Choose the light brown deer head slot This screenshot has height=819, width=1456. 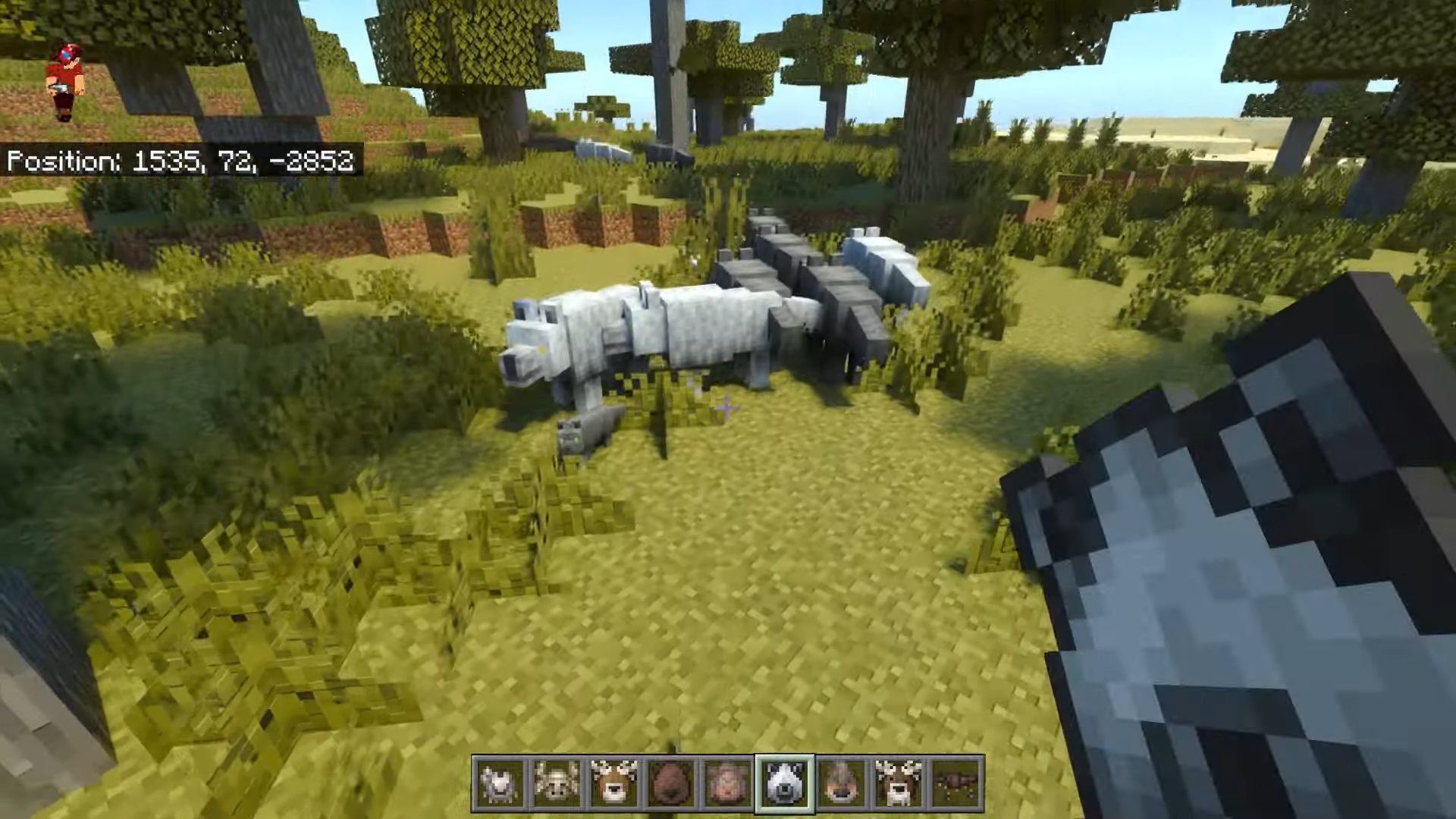pos(613,783)
